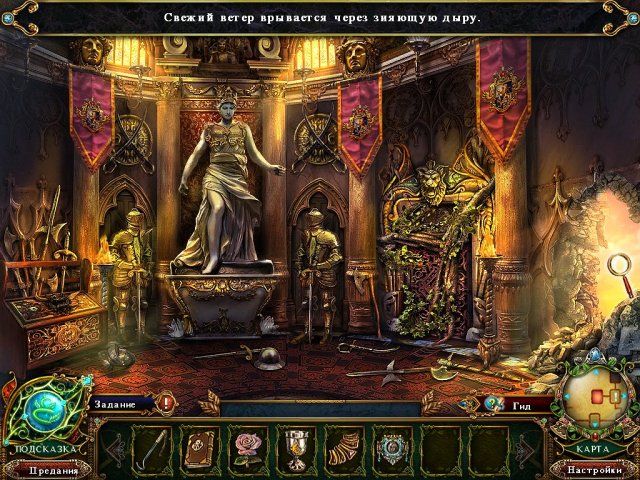Screen dimensions: 640x480
Task: Open the Гид strategy guide
Action: 520,404
